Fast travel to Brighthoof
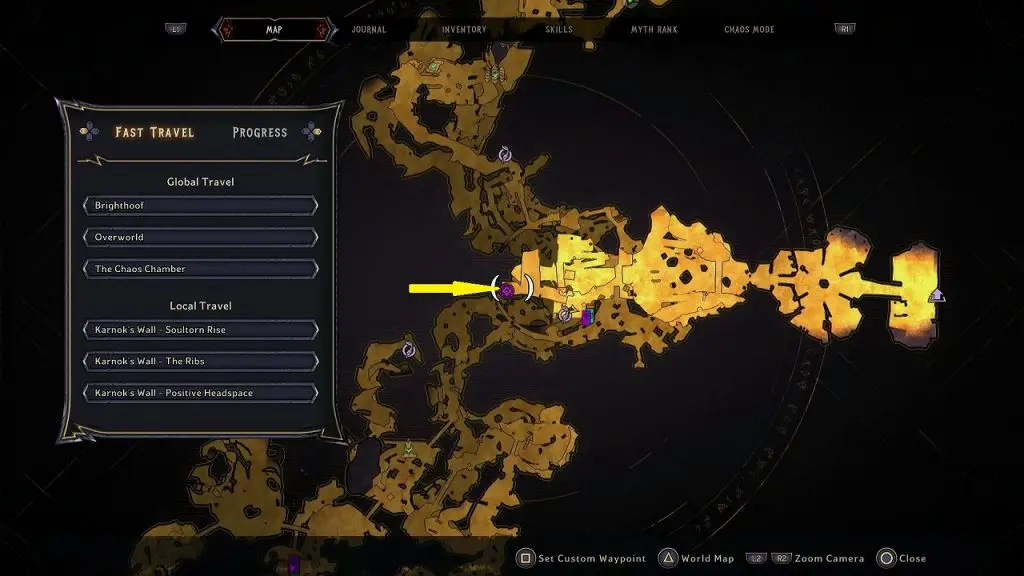Screen dimensions: 1024x576 click(201, 206)
